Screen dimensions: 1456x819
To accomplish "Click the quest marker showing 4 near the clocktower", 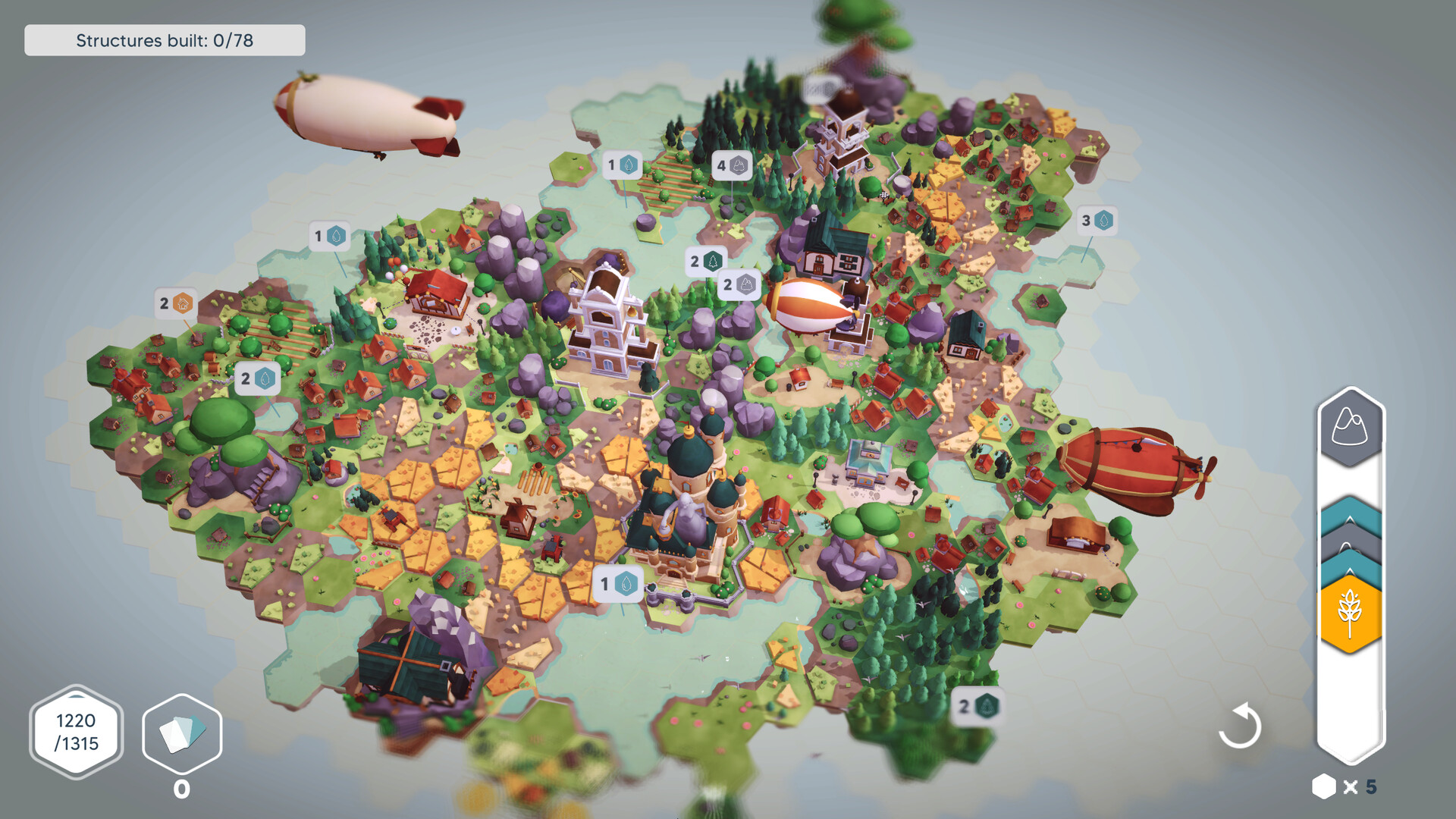I will pyautogui.click(x=734, y=166).
